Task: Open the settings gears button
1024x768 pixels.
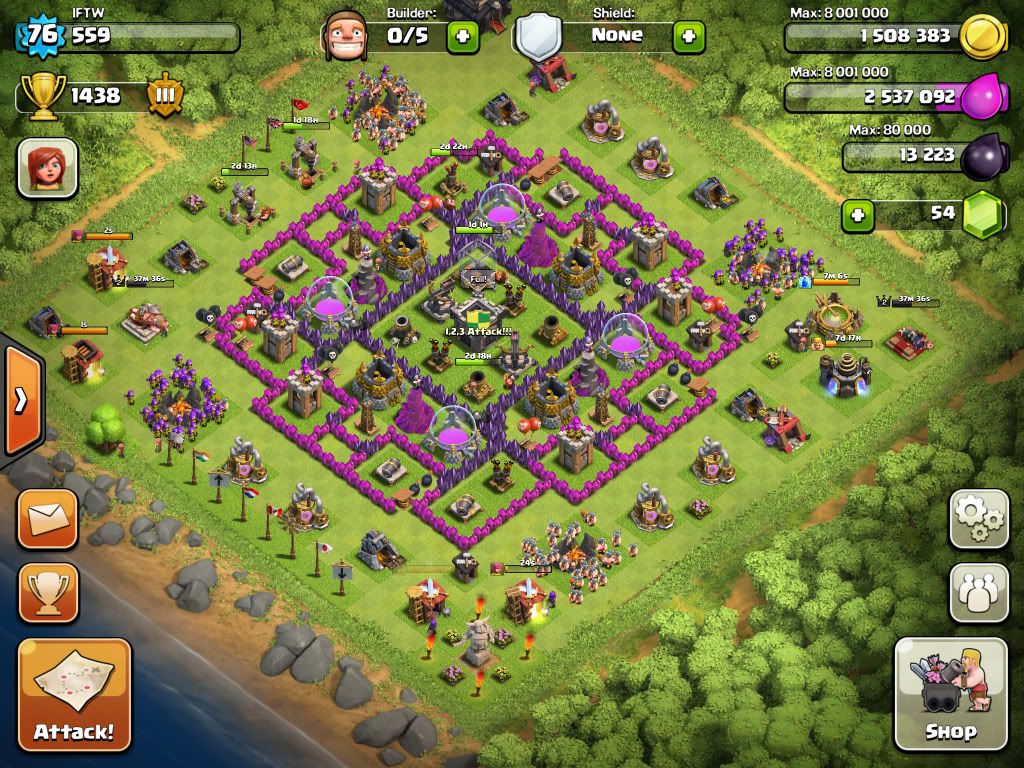Action: (979, 519)
